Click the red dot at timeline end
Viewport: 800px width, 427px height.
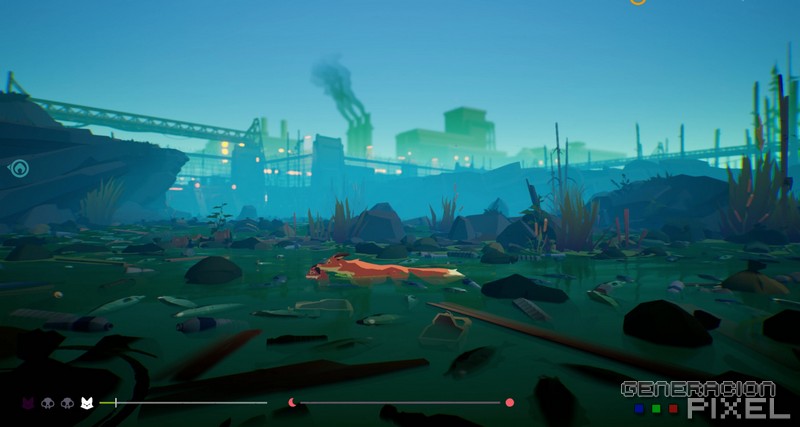[x=510, y=402]
